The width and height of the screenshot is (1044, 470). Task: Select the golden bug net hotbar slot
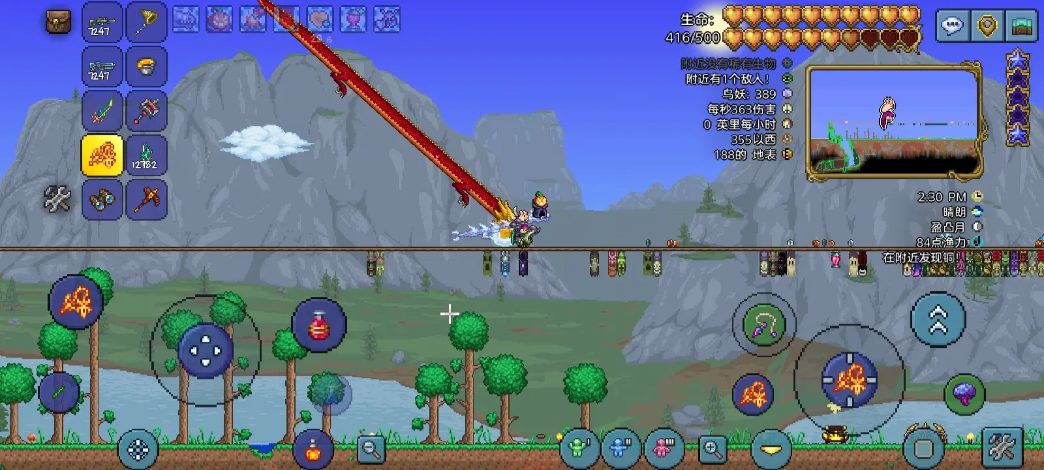[146, 21]
